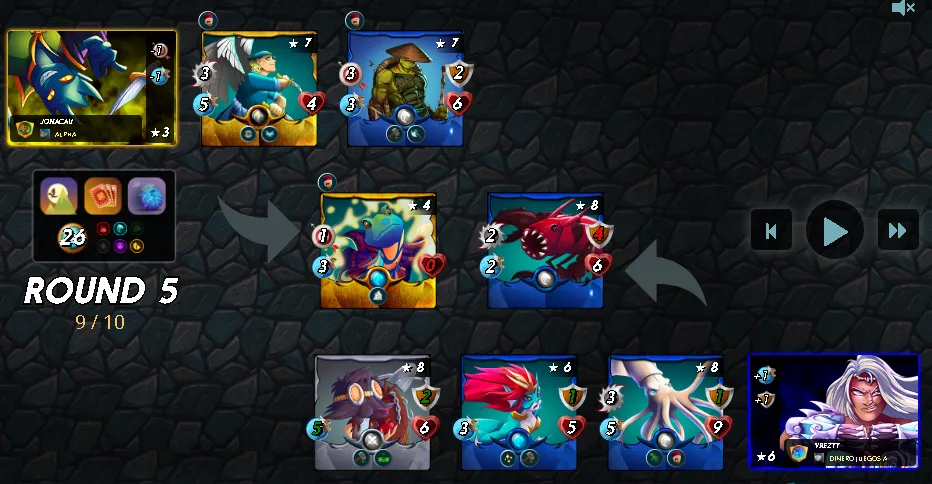Select YREZTT's white-haired summoner card
Screen dimensions: 932x484
tap(834, 410)
